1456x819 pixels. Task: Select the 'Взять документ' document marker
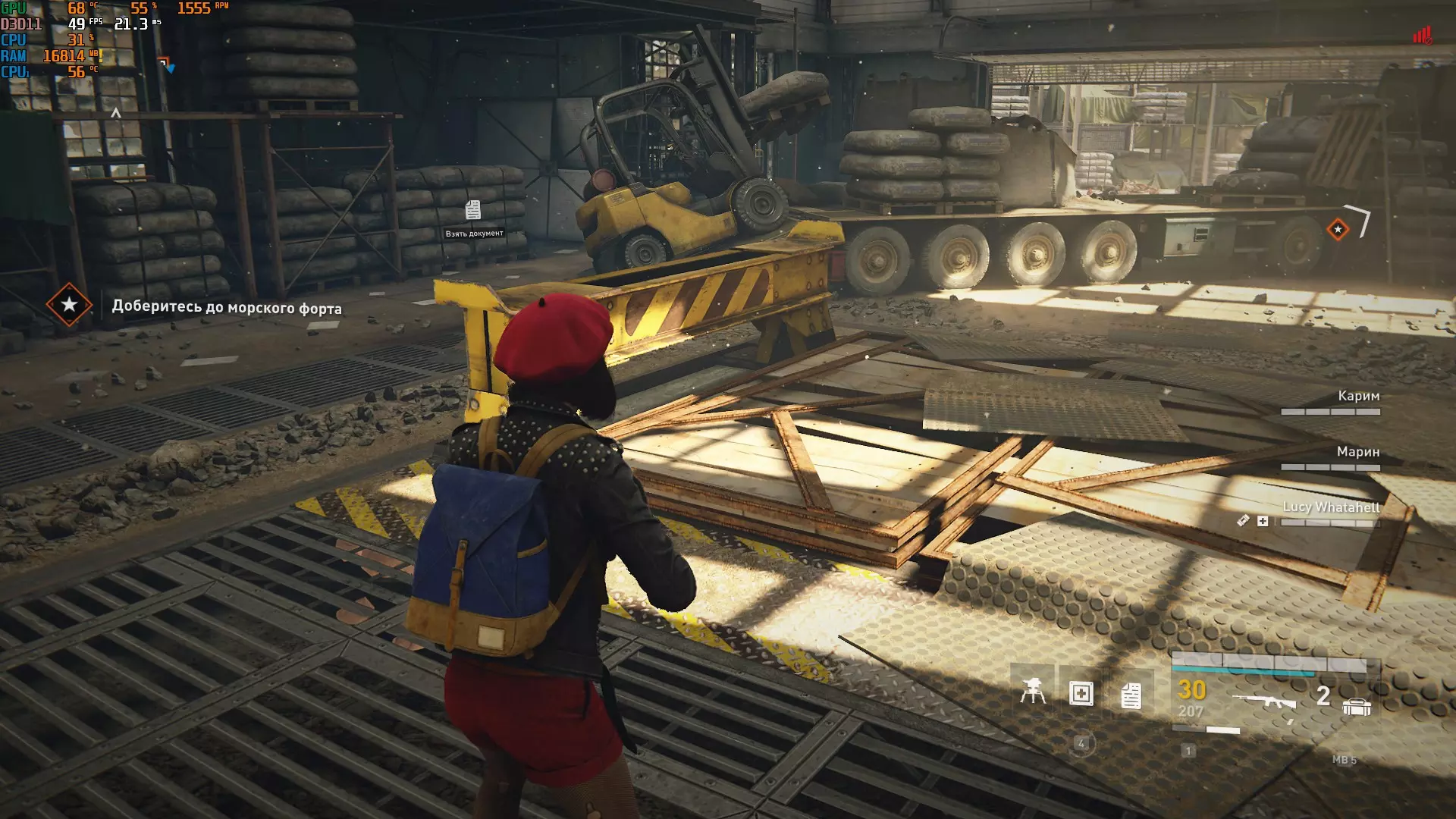[x=473, y=210]
